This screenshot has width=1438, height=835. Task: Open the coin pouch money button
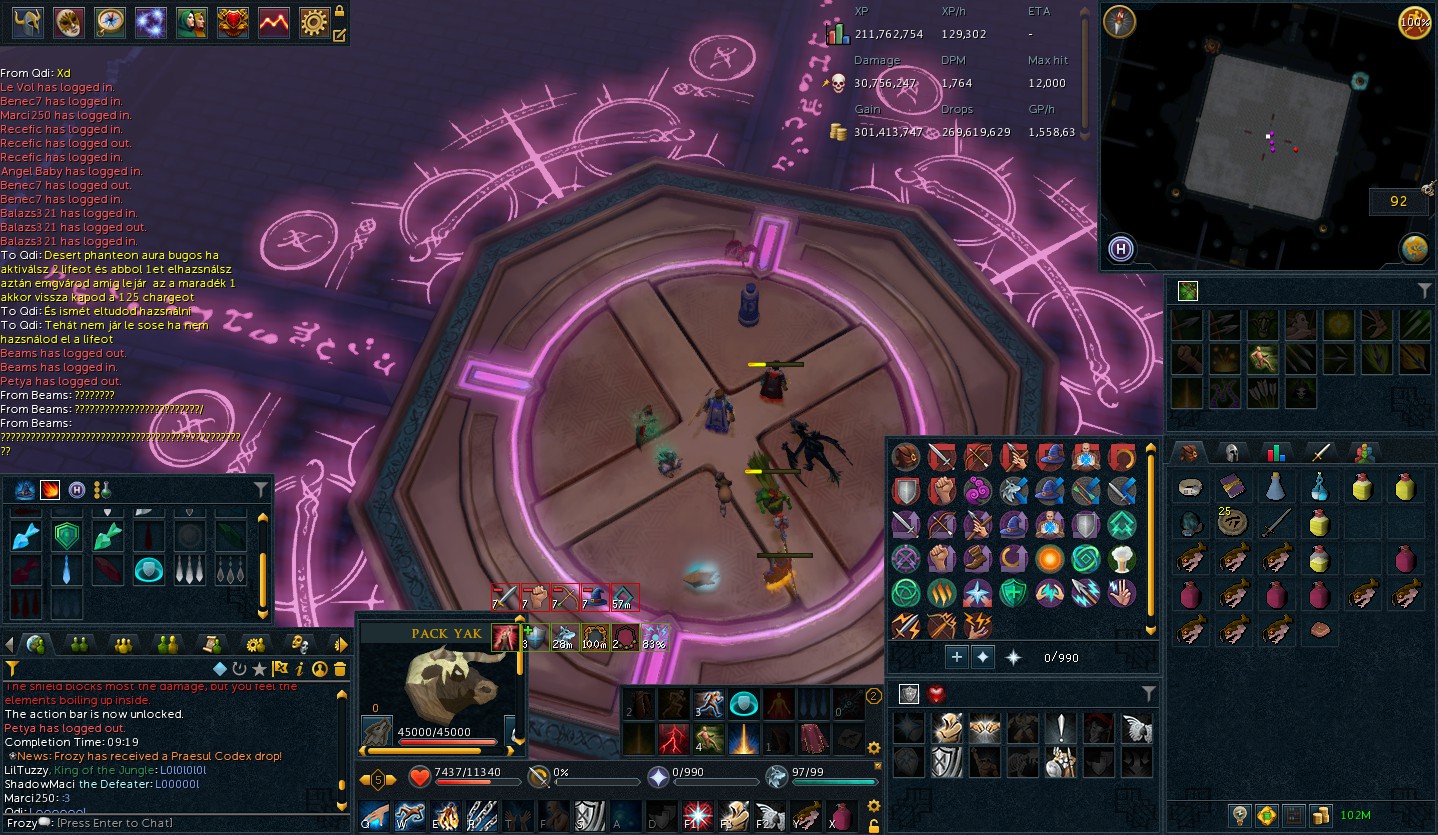[x=1320, y=815]
